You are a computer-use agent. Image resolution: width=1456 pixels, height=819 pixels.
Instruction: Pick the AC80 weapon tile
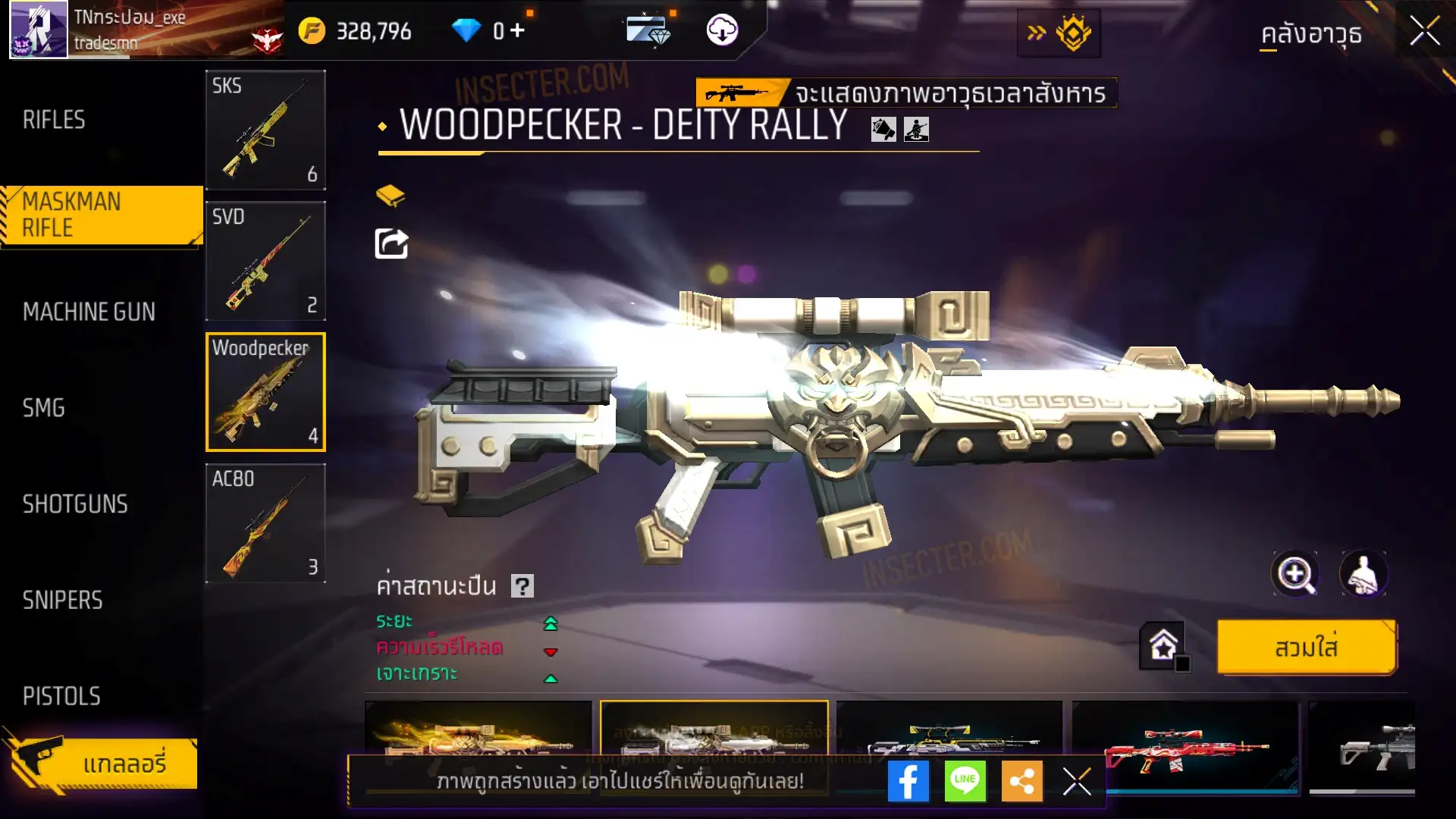click(x=265, y=523)
